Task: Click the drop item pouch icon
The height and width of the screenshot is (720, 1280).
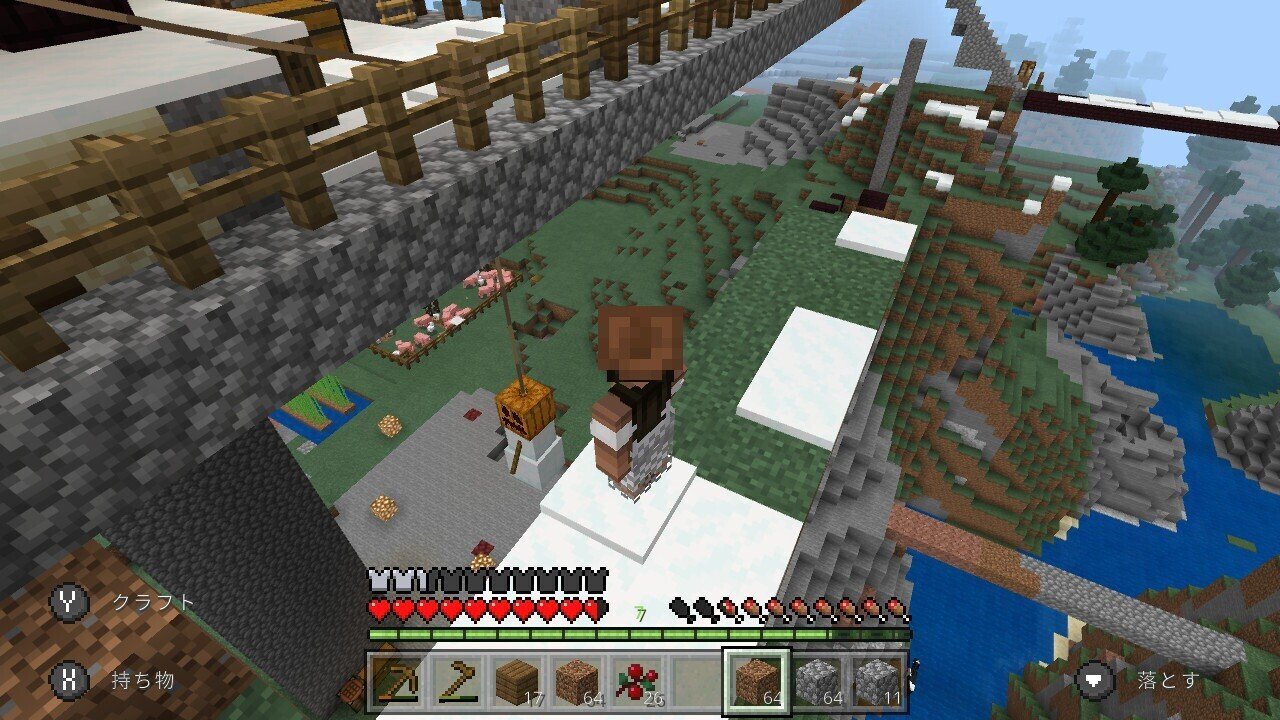Action: tap(1095, 679)
